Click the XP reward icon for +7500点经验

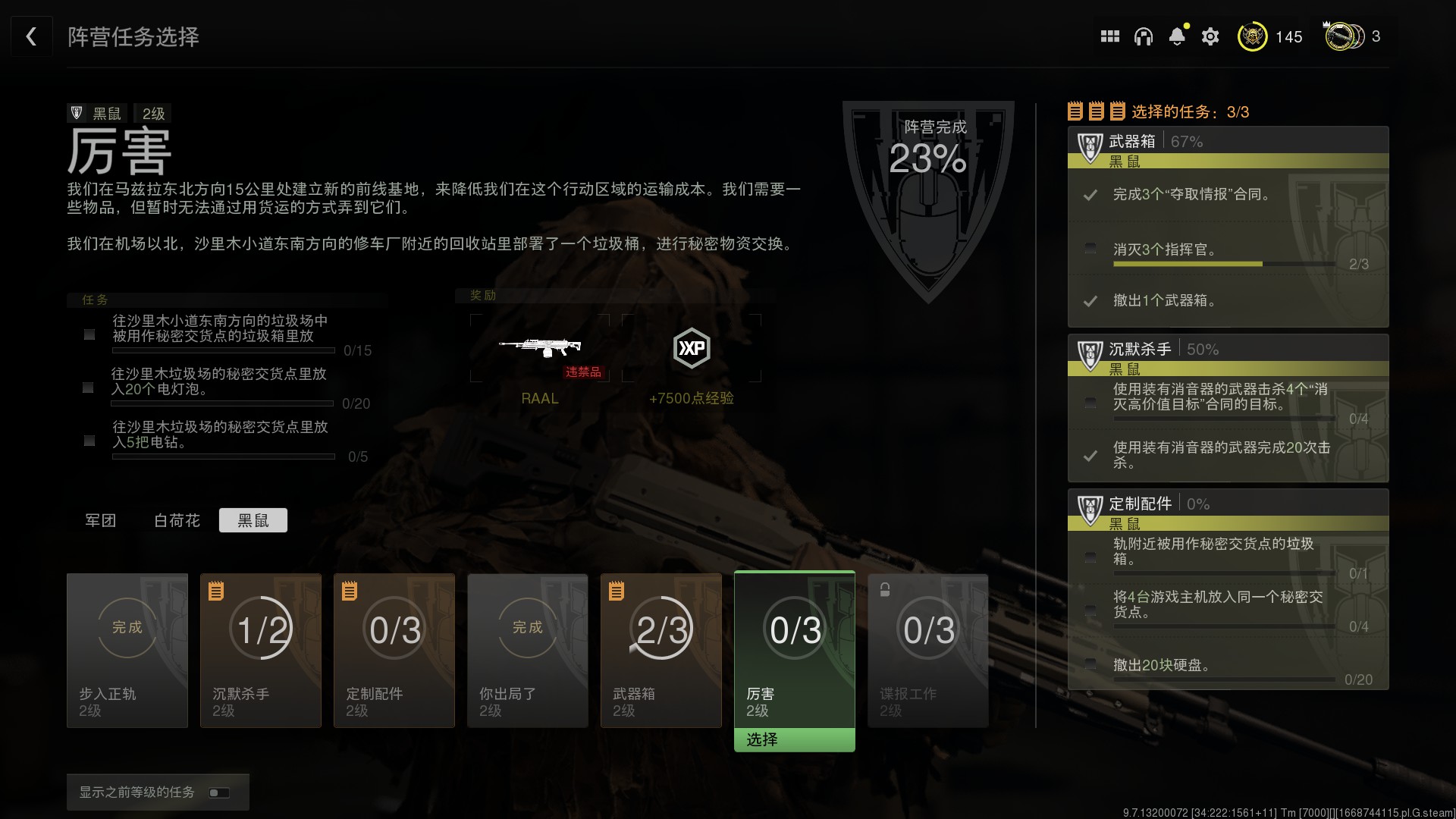(692, 349)
